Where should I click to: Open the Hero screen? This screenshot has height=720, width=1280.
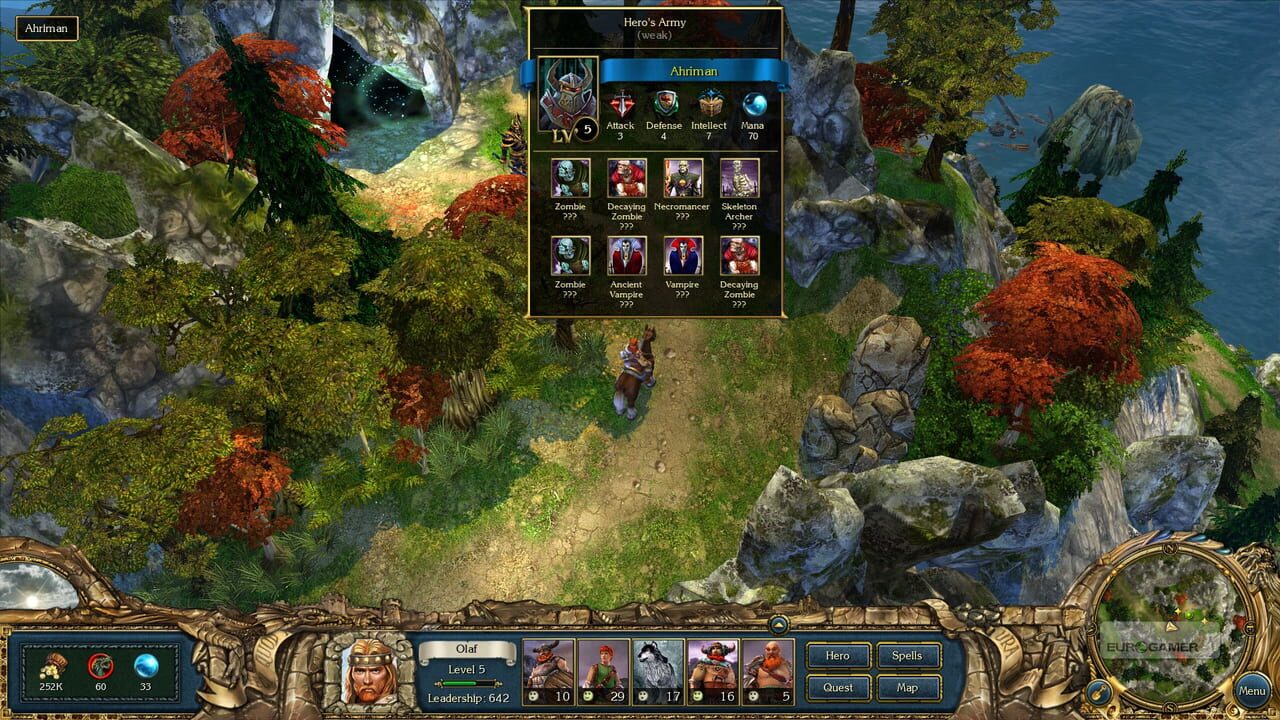pos(838,656)
